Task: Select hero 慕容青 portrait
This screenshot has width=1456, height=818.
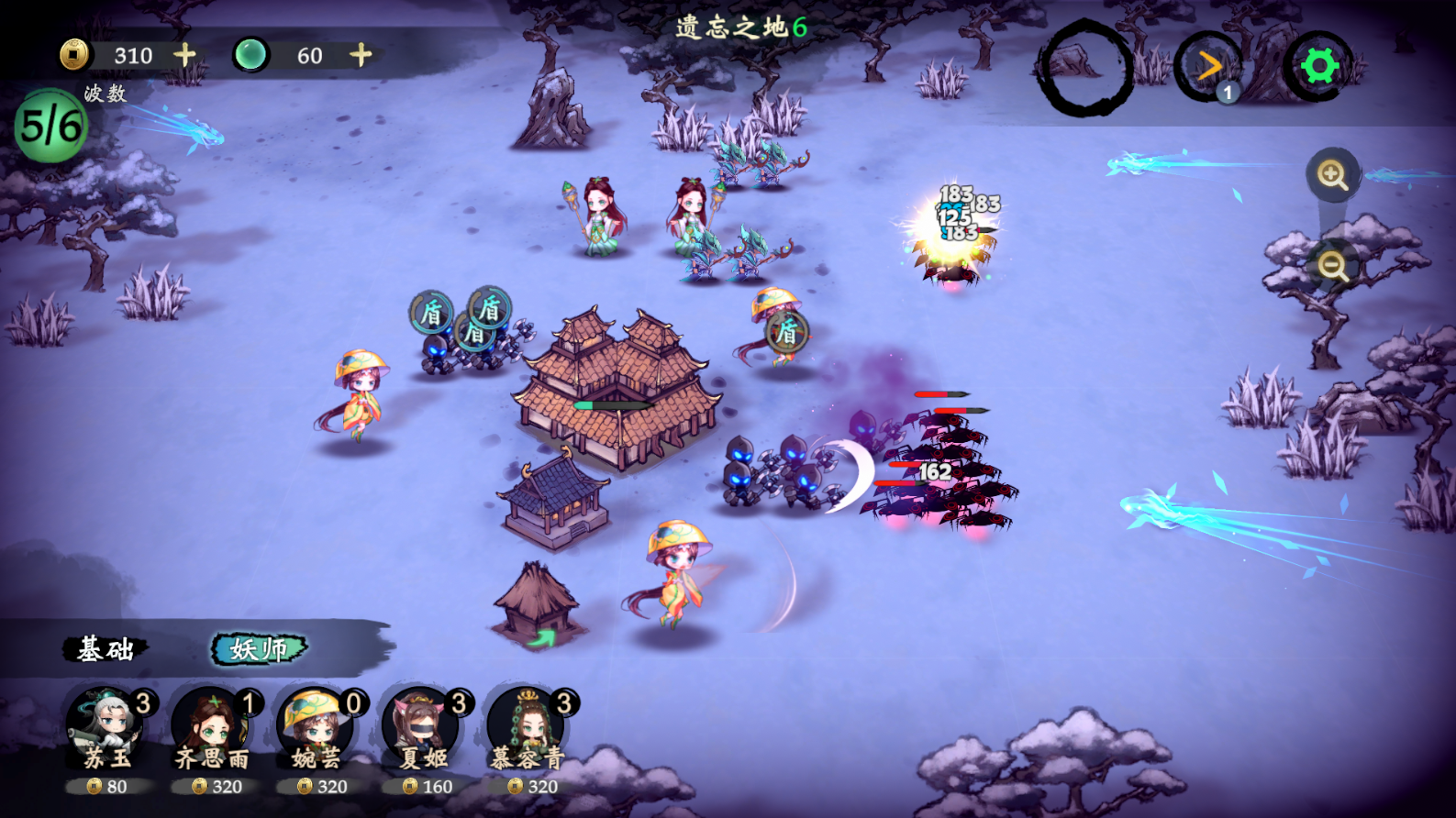Action: point(528,729)
